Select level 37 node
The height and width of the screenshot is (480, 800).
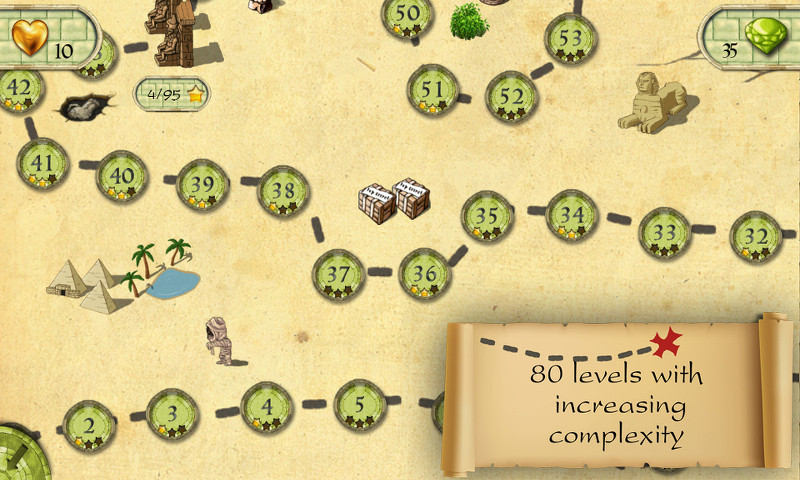click(339, 275)
